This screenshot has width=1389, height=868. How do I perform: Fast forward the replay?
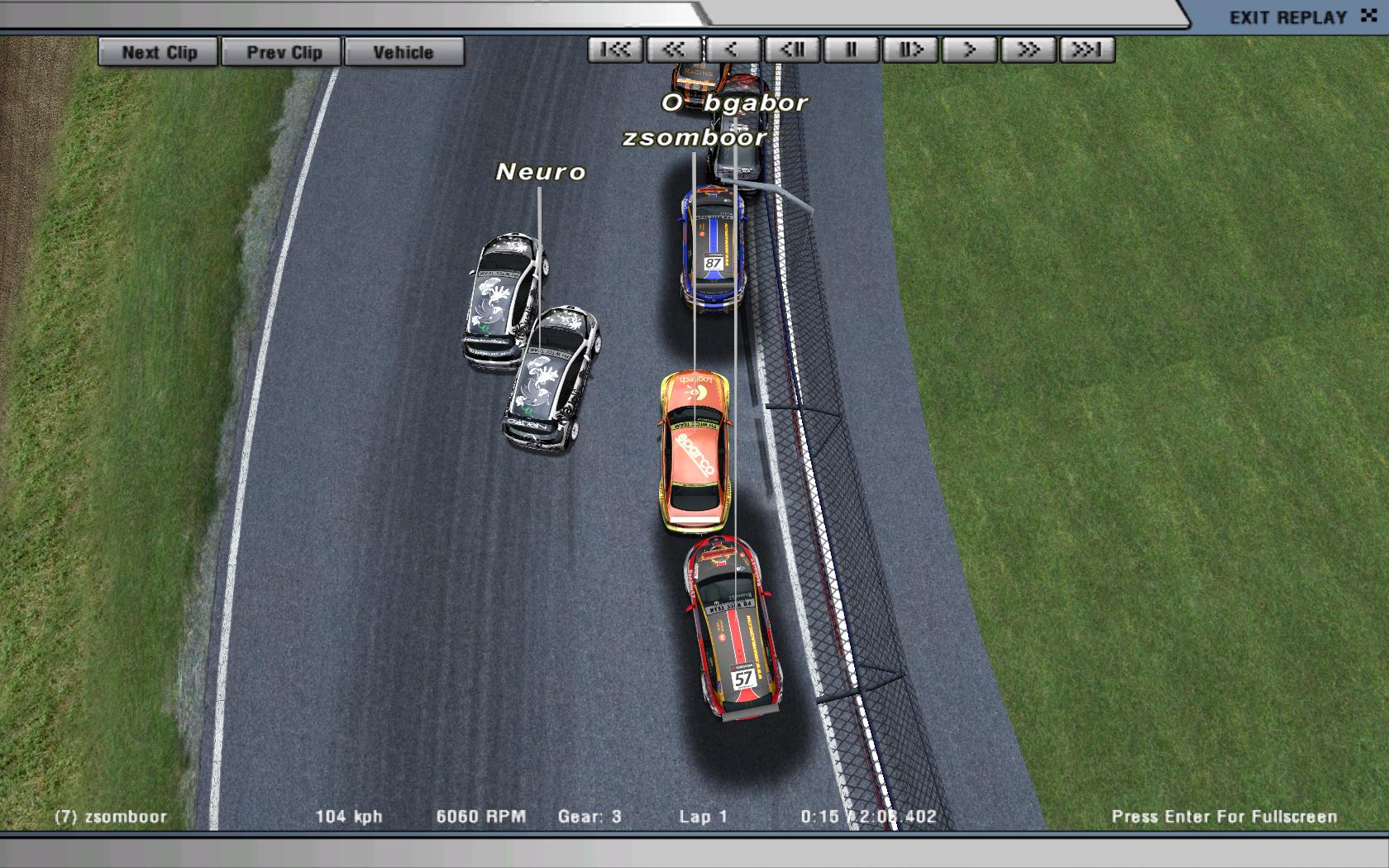click(x=1028, y=50)
